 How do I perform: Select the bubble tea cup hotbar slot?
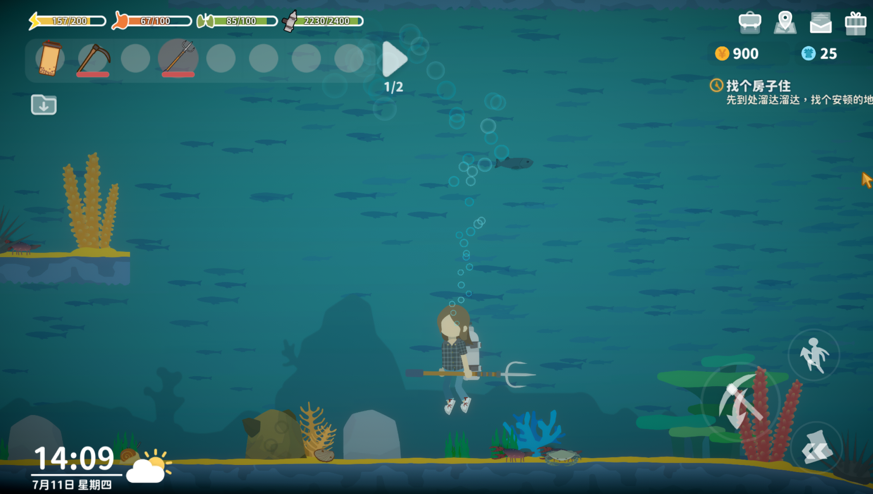coord(50,59)
